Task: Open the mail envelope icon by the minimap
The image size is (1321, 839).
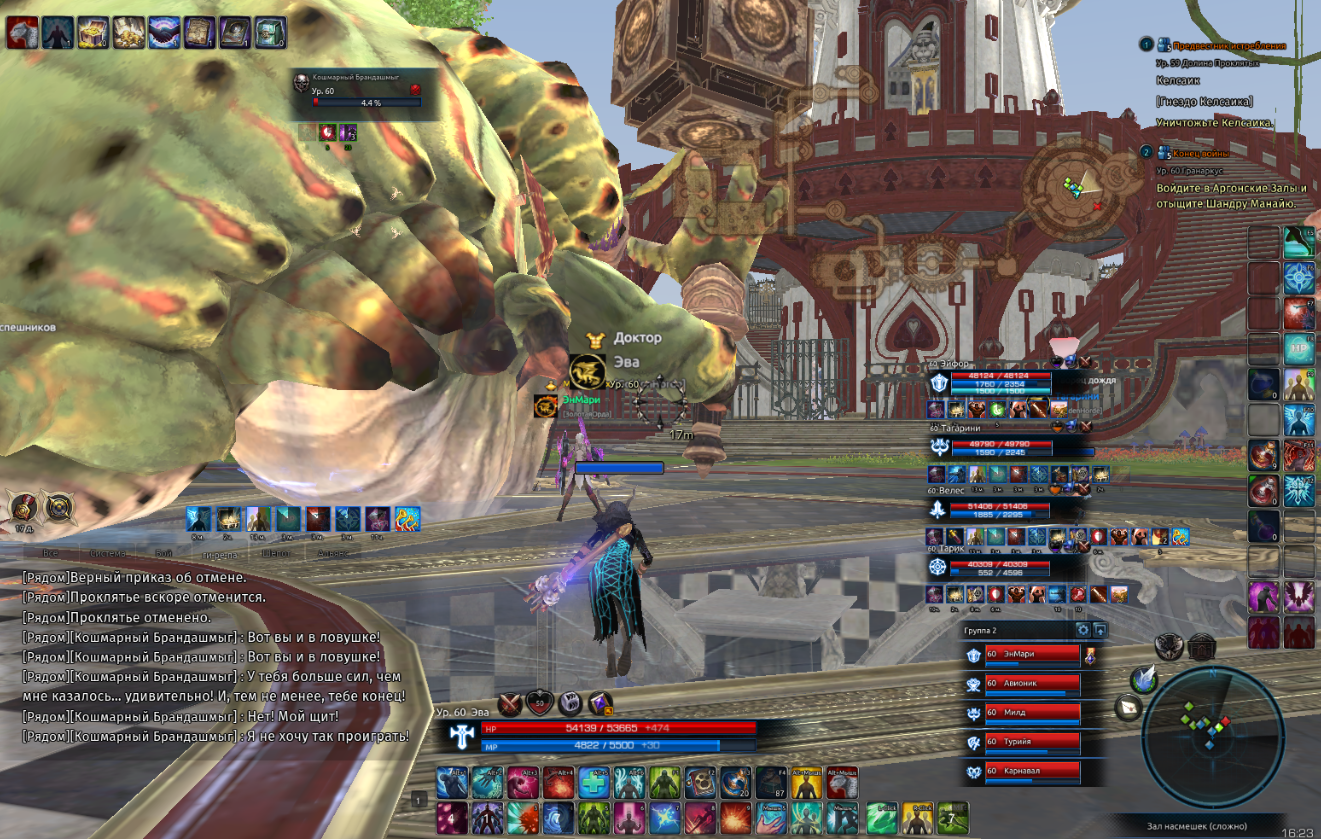Action: [x=1127, y=707]
